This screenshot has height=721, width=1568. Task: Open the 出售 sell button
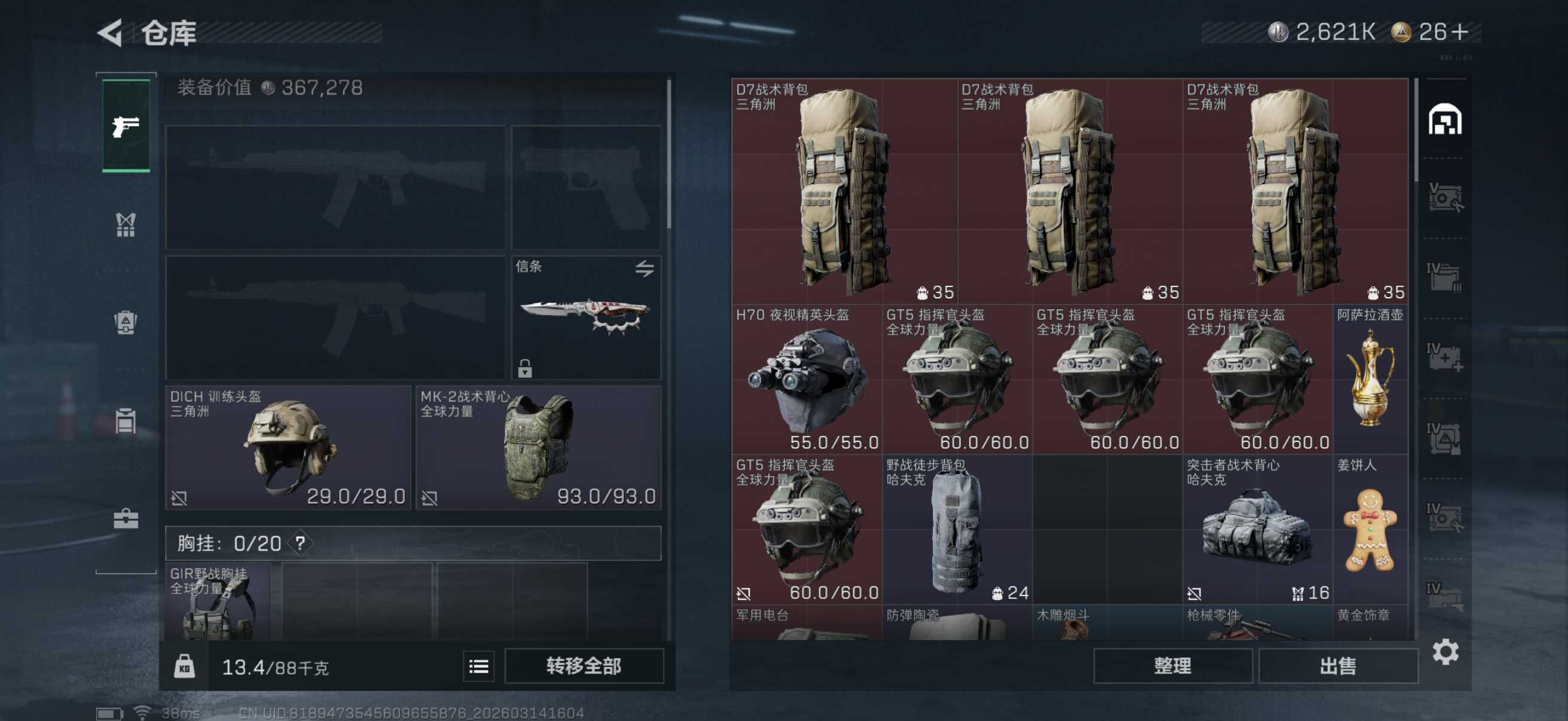click(1337, 665)
